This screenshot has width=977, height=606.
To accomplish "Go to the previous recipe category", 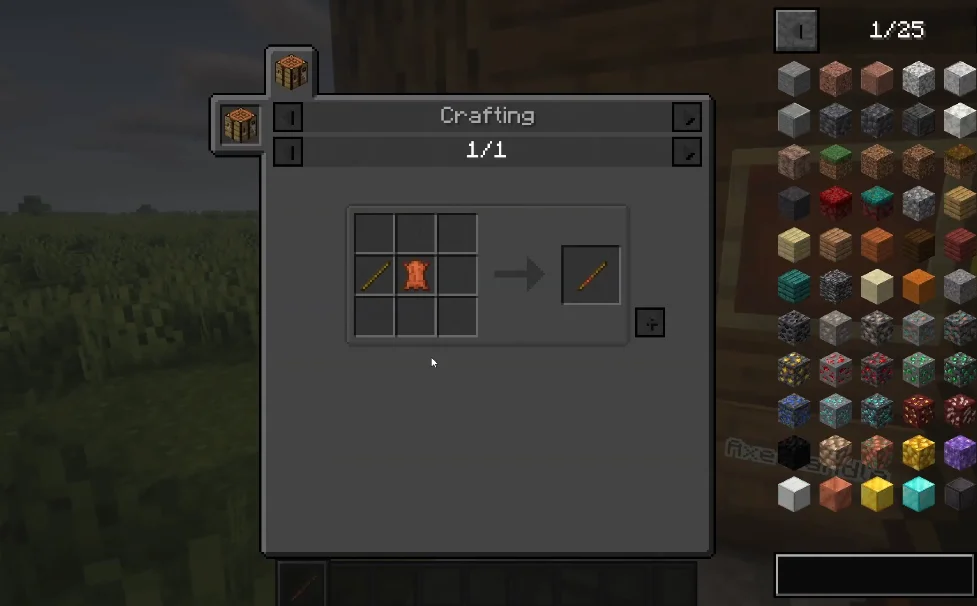I will click(x=288, y=117).
